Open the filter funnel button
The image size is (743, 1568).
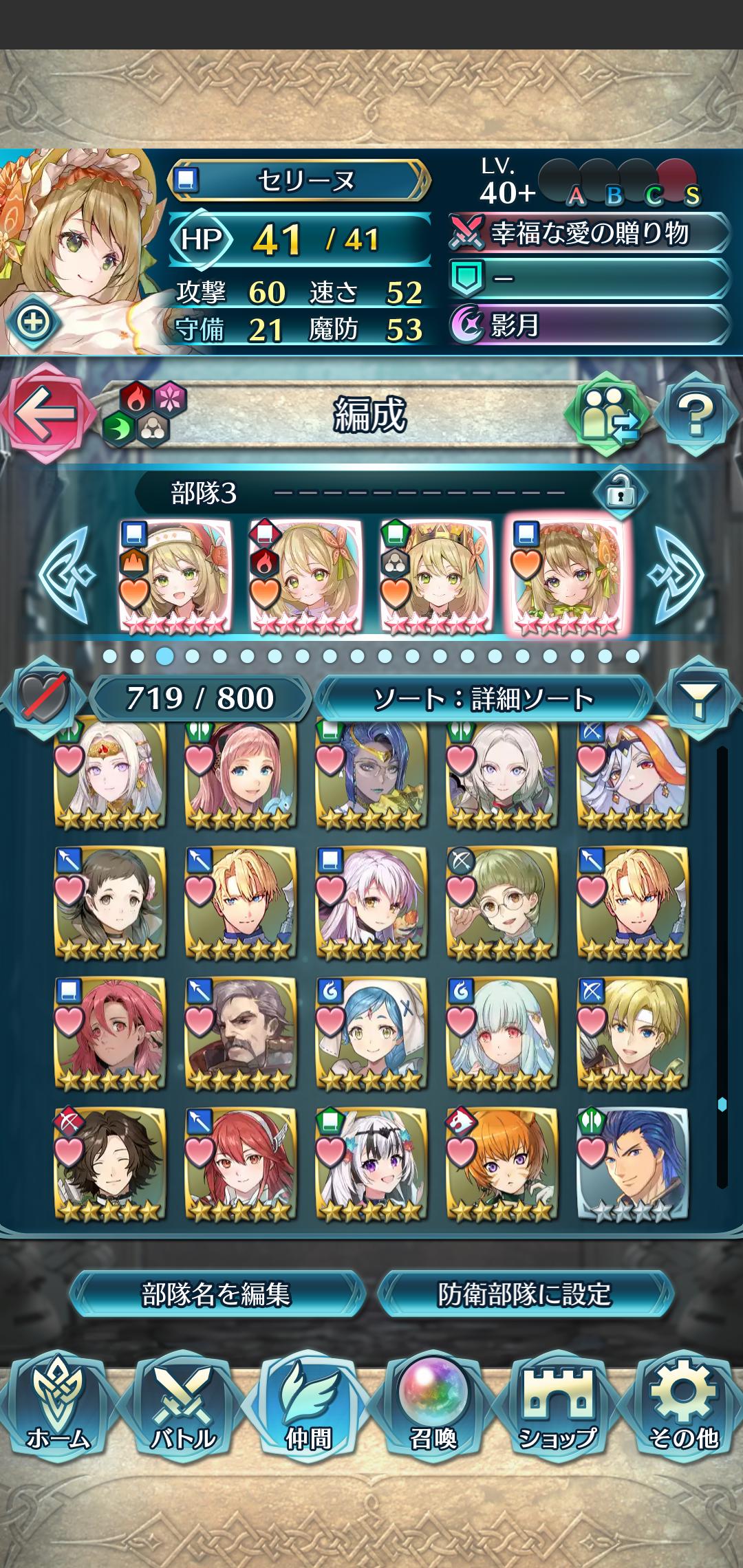(698, 699)
